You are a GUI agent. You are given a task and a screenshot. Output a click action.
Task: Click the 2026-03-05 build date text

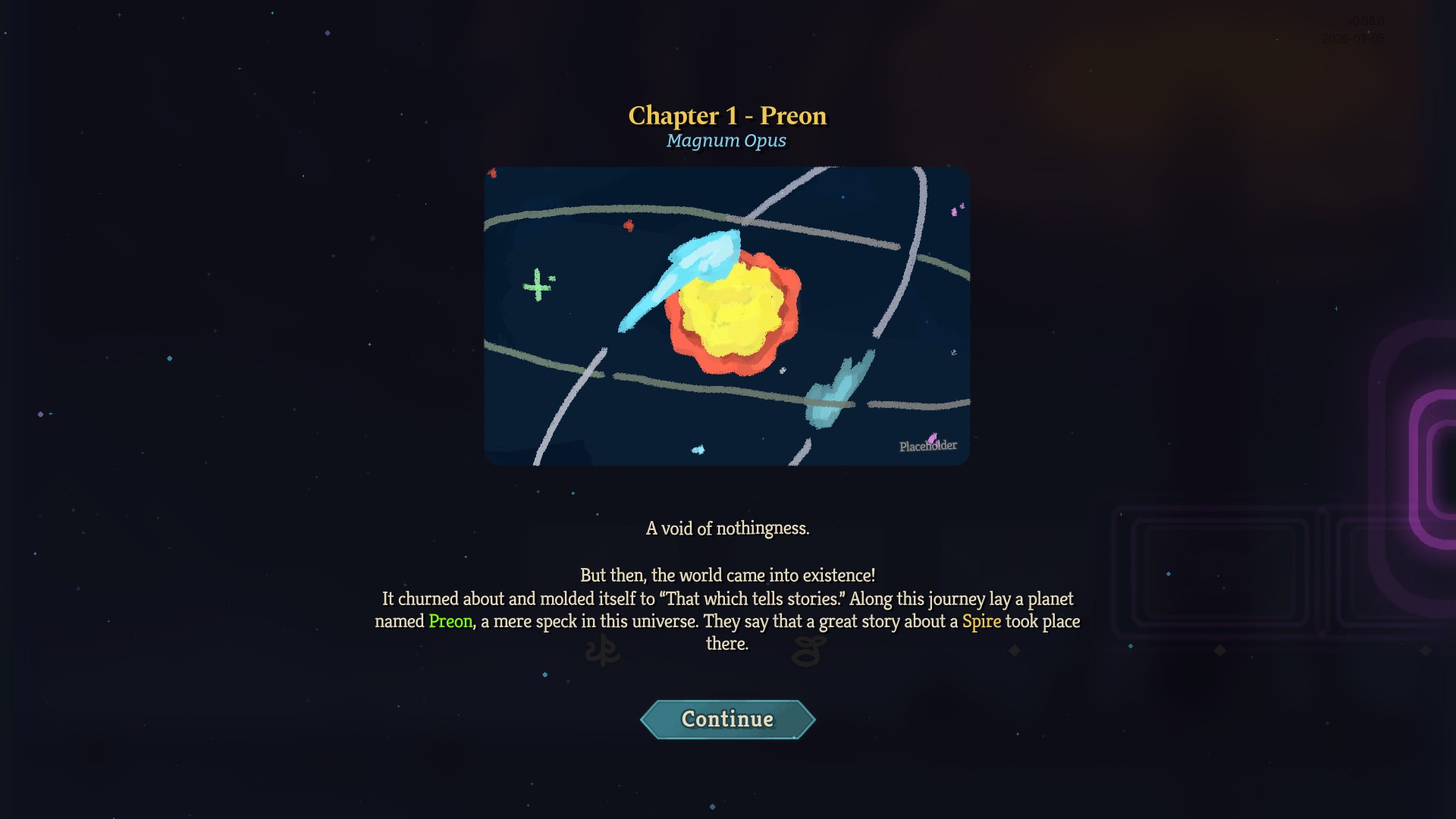click(1354, 39)
